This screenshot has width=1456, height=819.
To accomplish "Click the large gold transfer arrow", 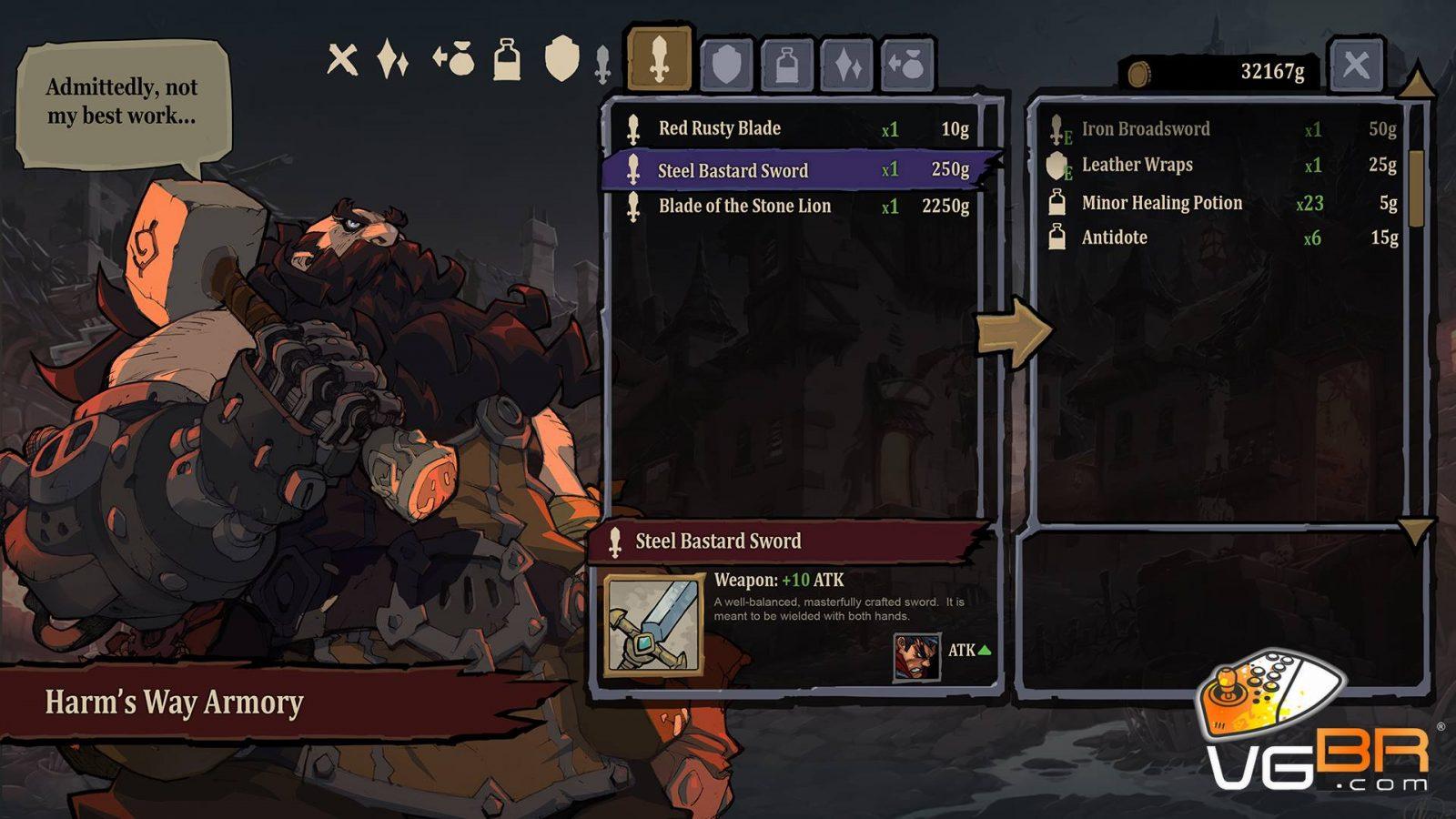I will tap(1015, 332).
